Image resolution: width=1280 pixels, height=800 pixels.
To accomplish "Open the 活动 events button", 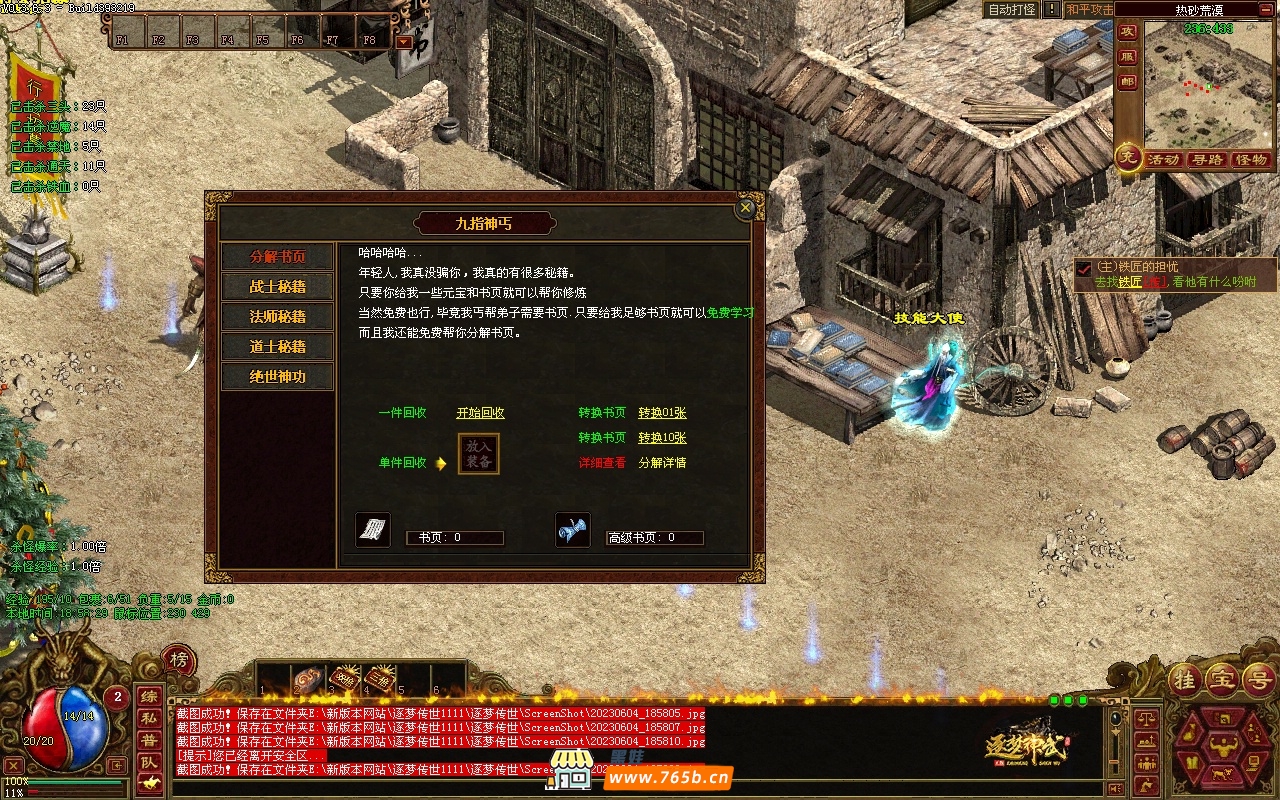I will click(x=1163, y=160).
